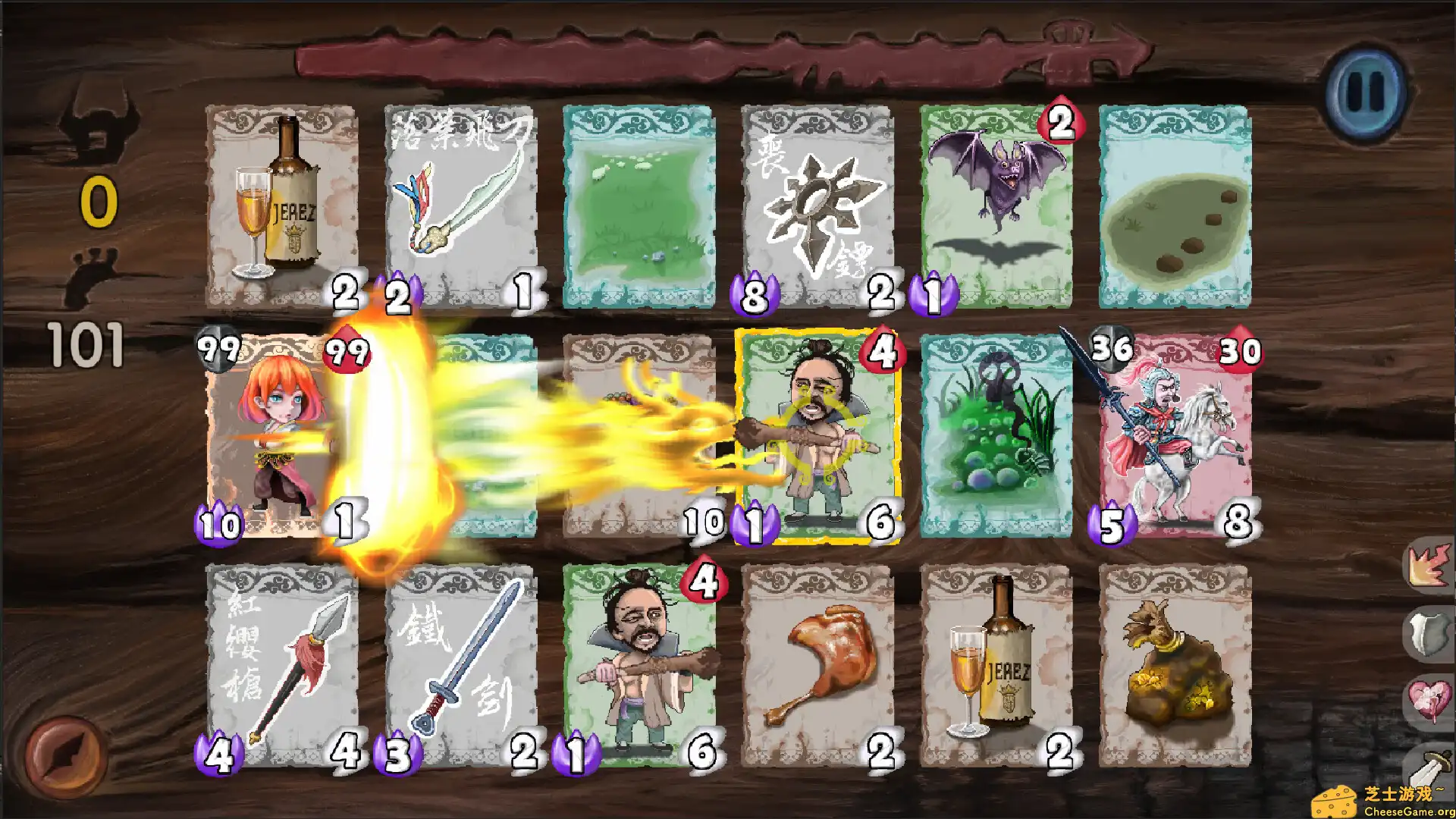Pick up the Jerez wine bottle card in top row
The image size is (1456, 819).
point(281,205)
